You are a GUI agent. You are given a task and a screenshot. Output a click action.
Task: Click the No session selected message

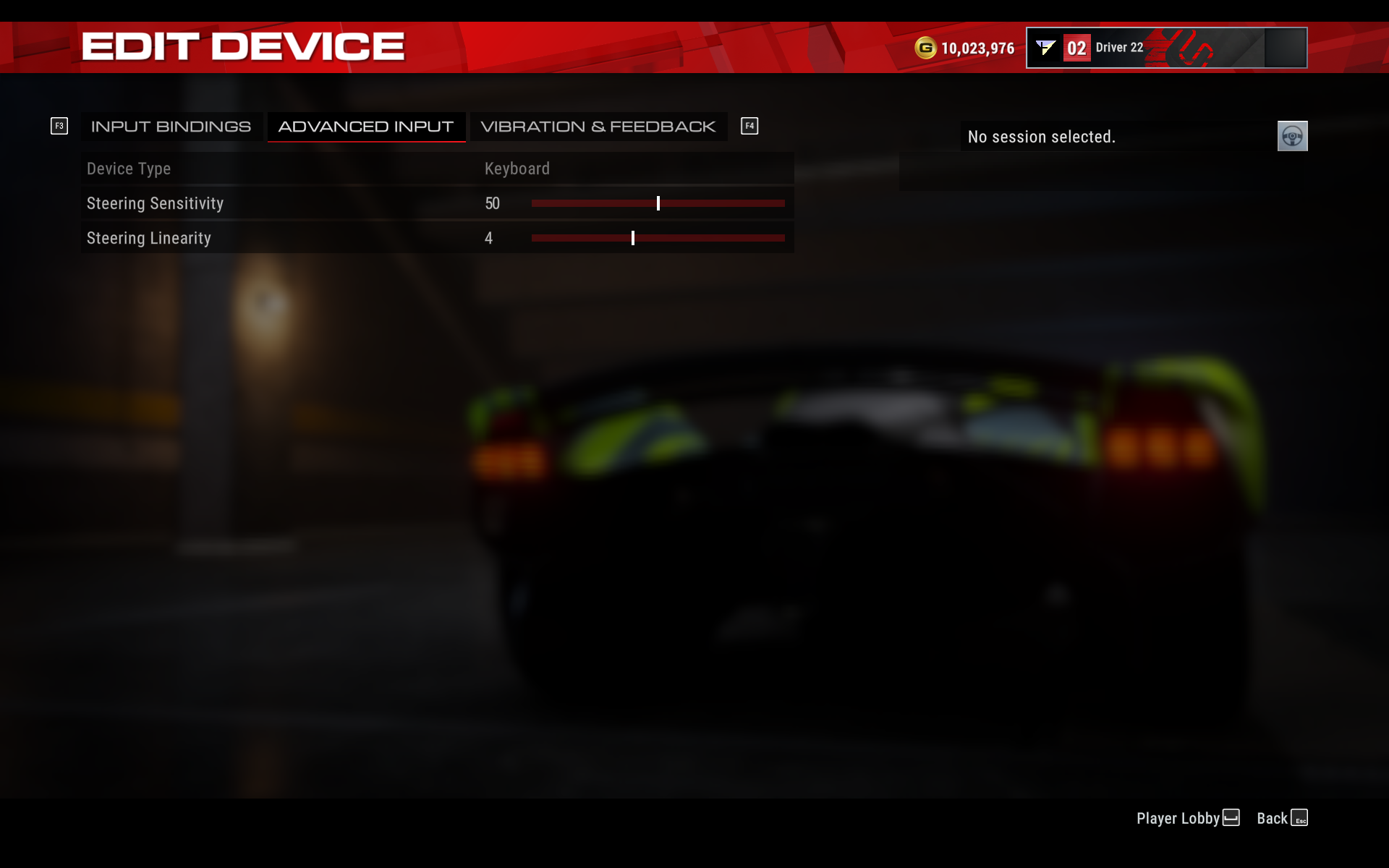pos(1041,136)
